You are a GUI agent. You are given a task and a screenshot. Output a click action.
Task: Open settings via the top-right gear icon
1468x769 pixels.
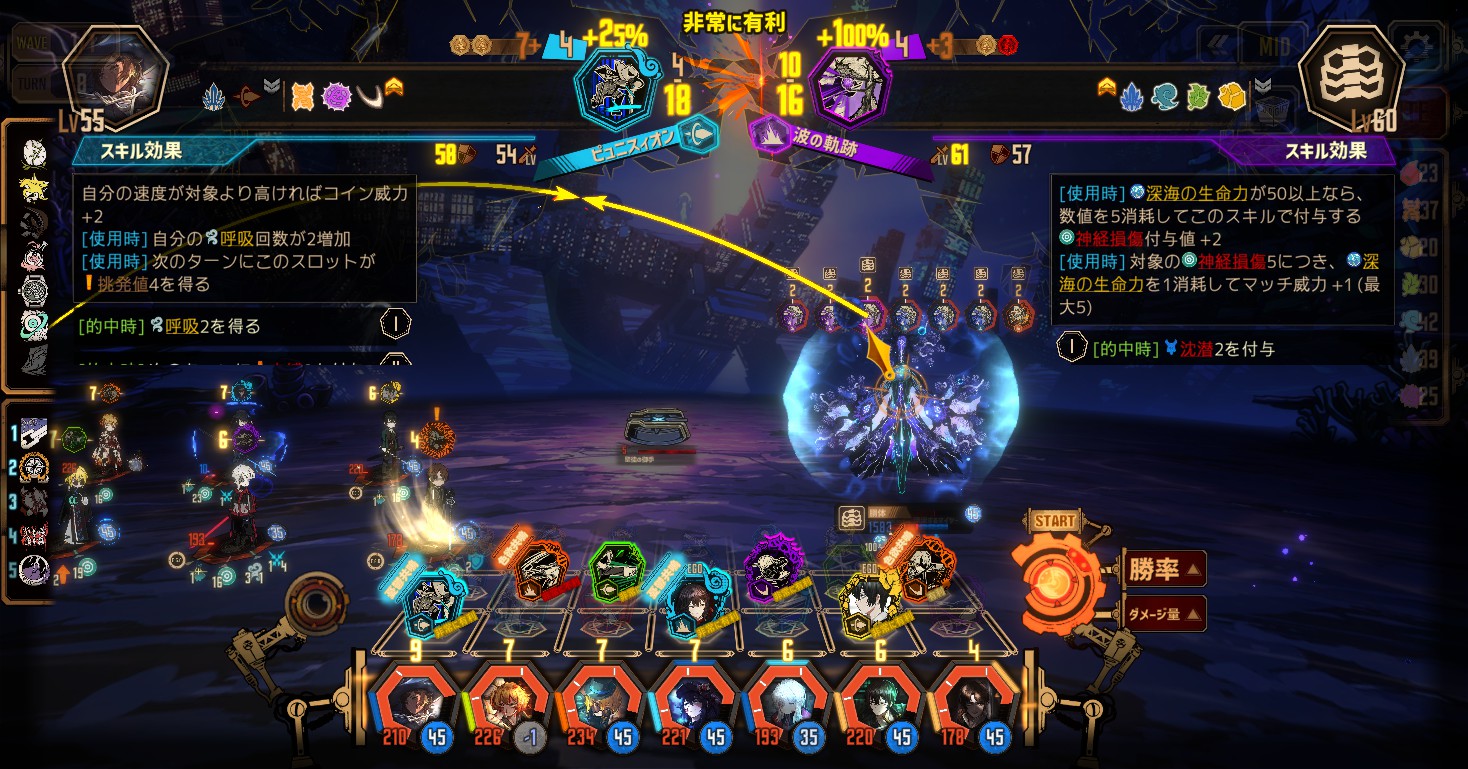pyautogui.click(x=1419, y=46)
